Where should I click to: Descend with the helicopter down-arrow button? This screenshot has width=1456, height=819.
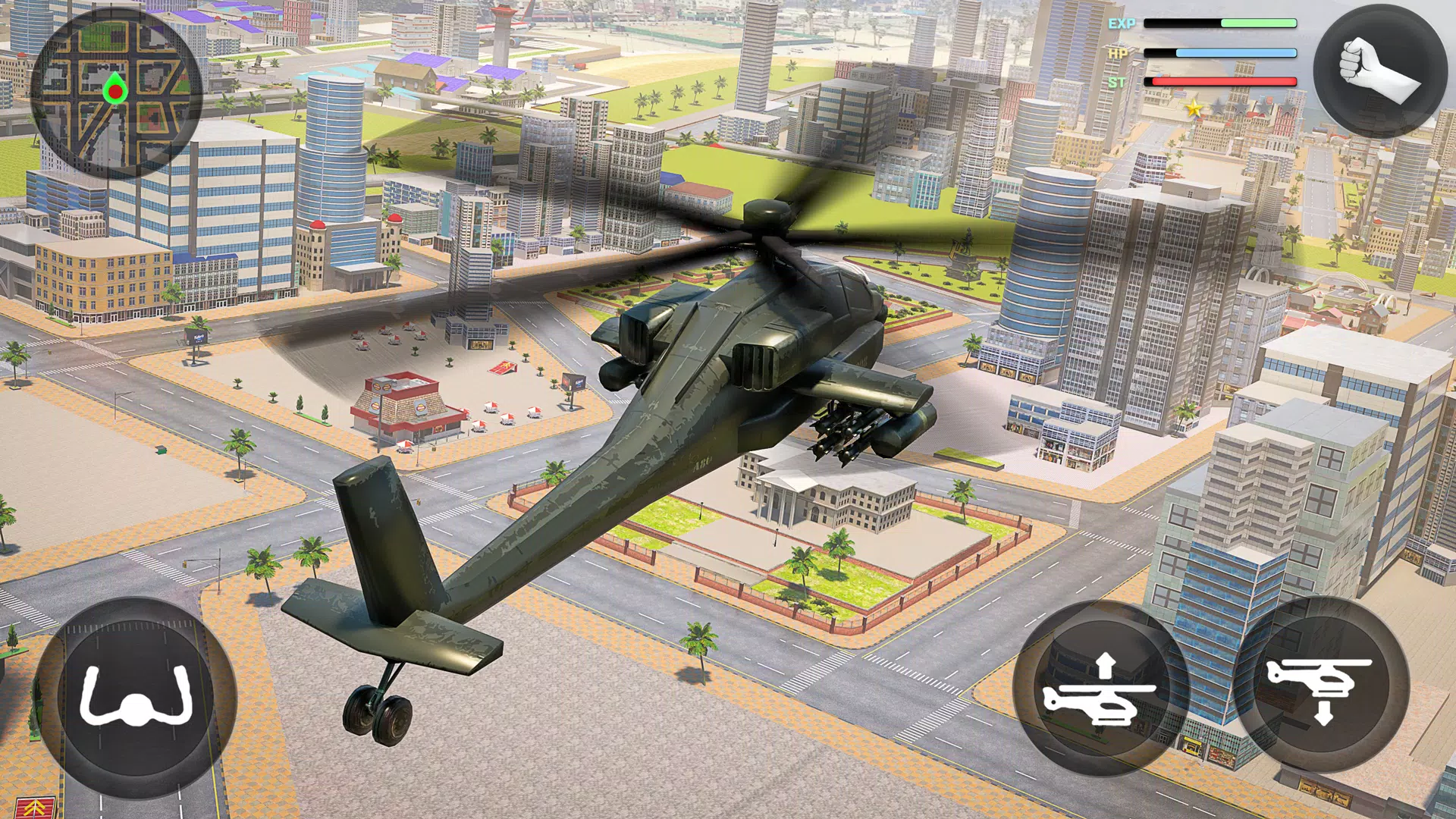[x=1322, y=686]
